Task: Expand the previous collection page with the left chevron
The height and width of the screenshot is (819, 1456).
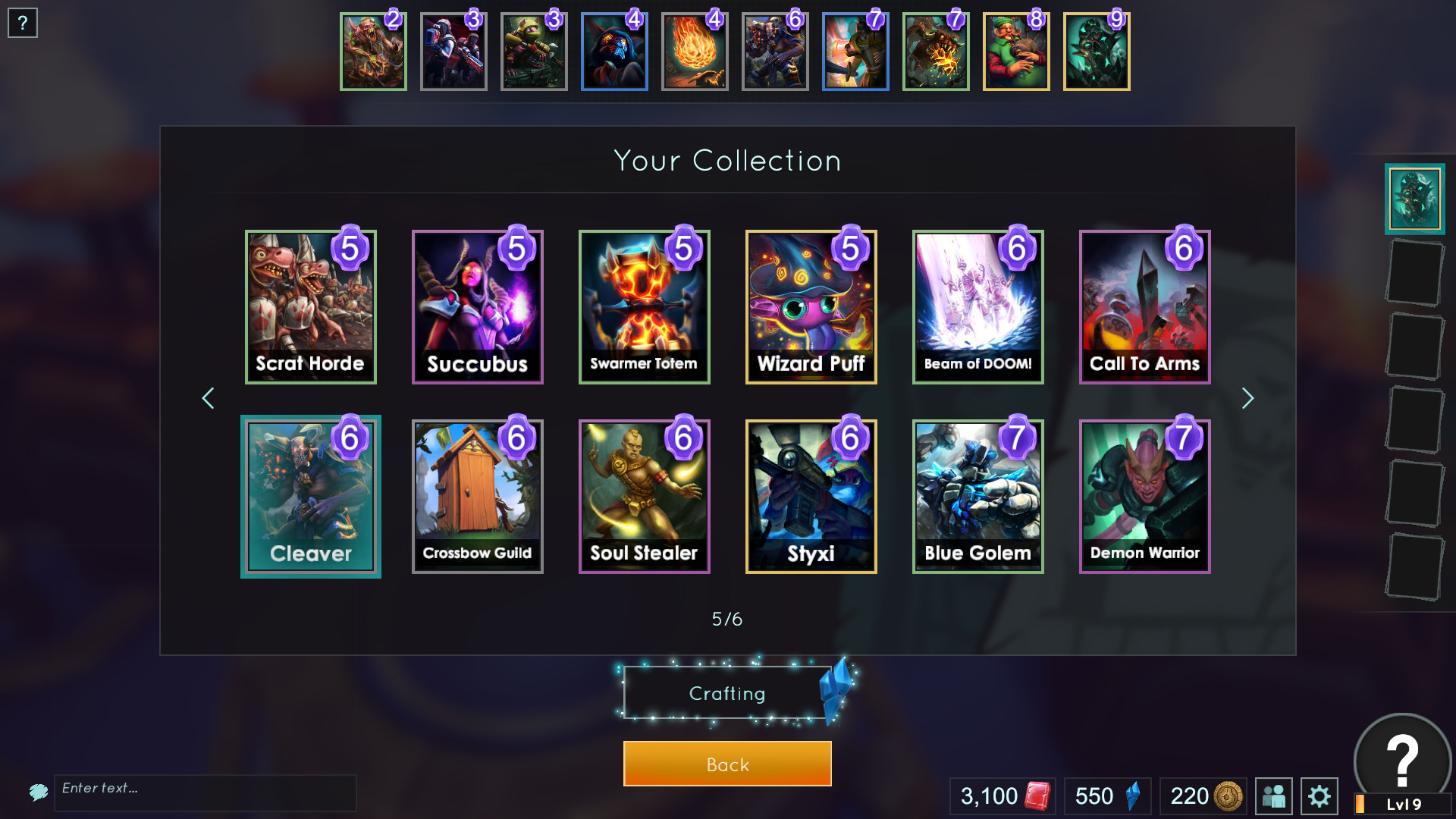Action: (x=208, y=398)
